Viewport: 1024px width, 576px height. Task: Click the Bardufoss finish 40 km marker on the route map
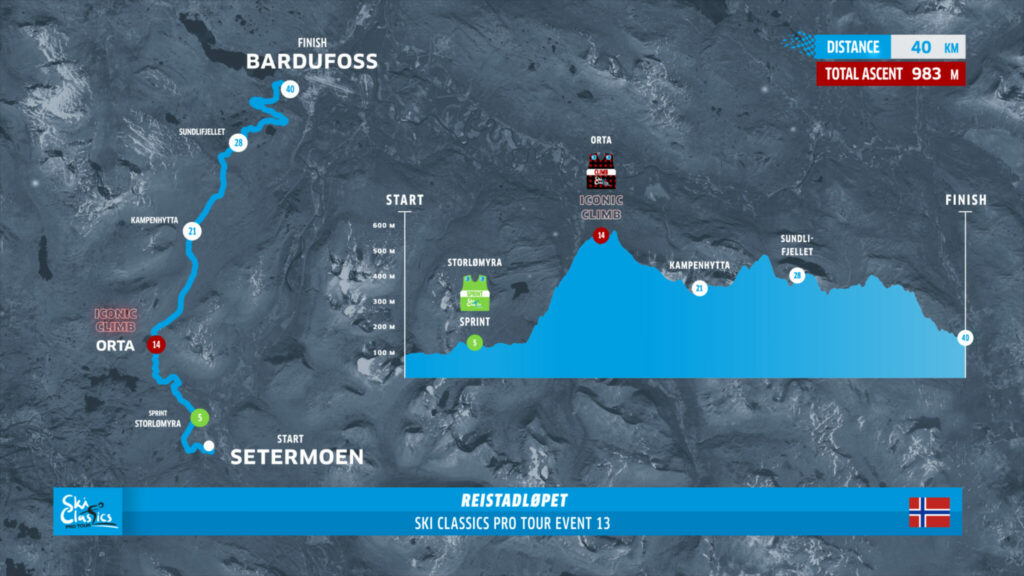[x=289, y=88]
